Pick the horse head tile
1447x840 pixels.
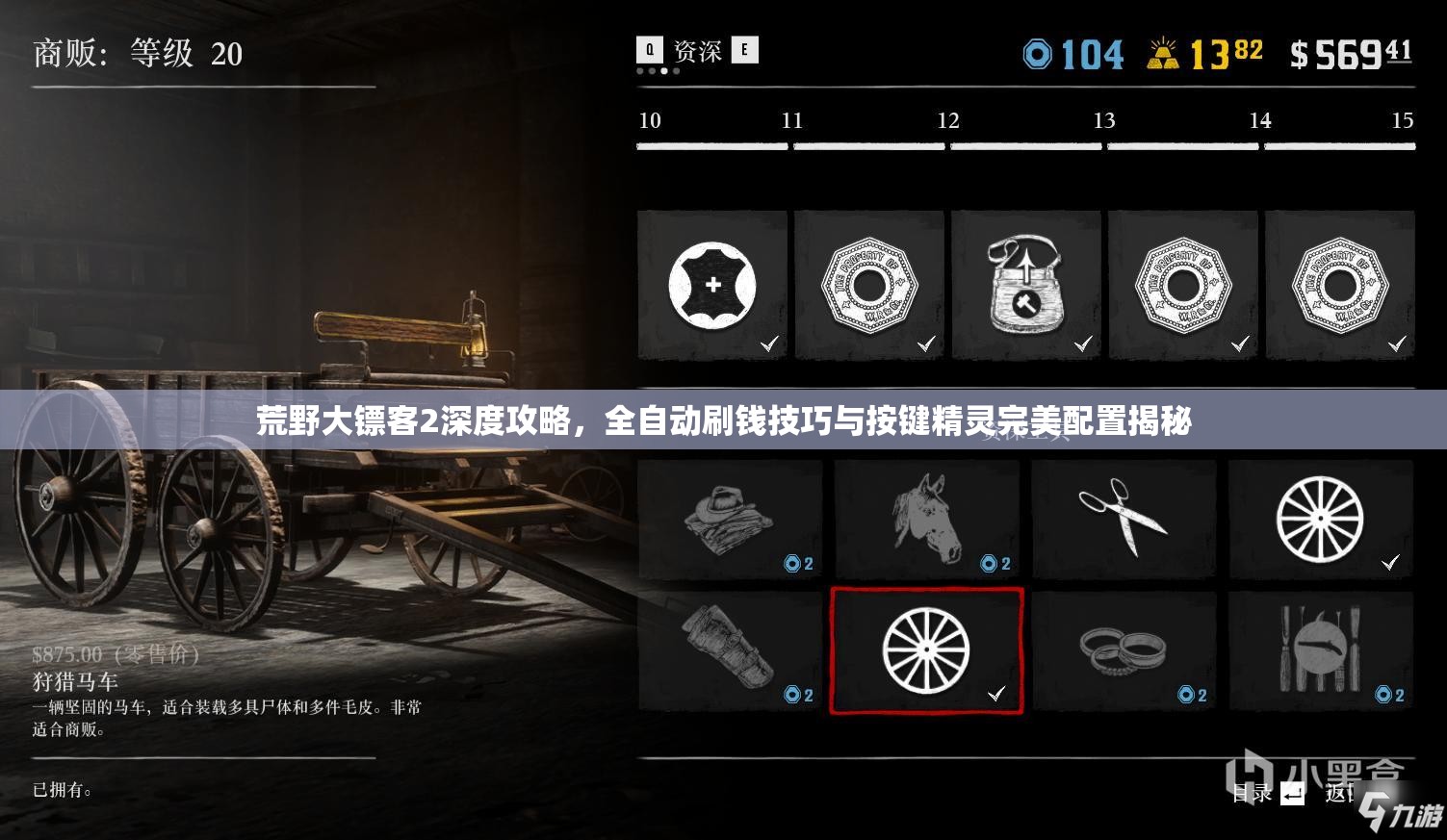coord(927,520)
